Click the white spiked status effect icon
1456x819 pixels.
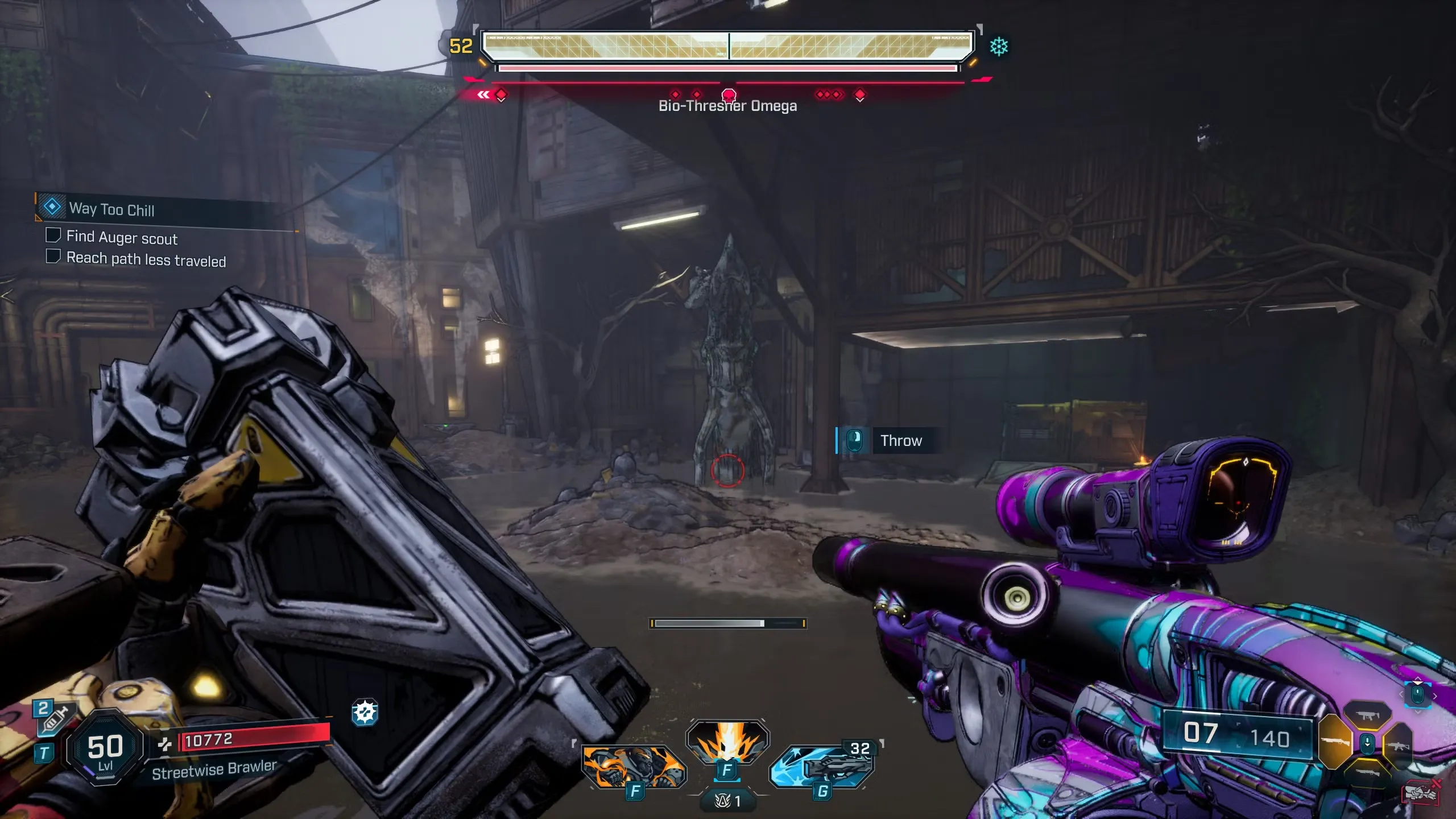coord(365,712)
